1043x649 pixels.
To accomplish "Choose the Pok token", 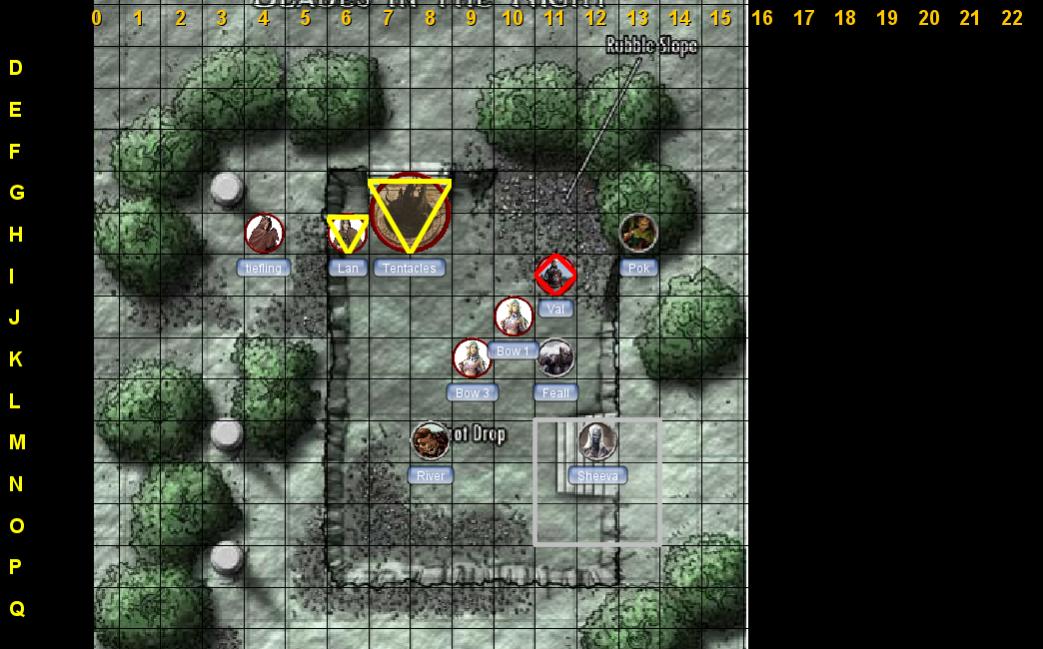I will (x=638, y=233).
